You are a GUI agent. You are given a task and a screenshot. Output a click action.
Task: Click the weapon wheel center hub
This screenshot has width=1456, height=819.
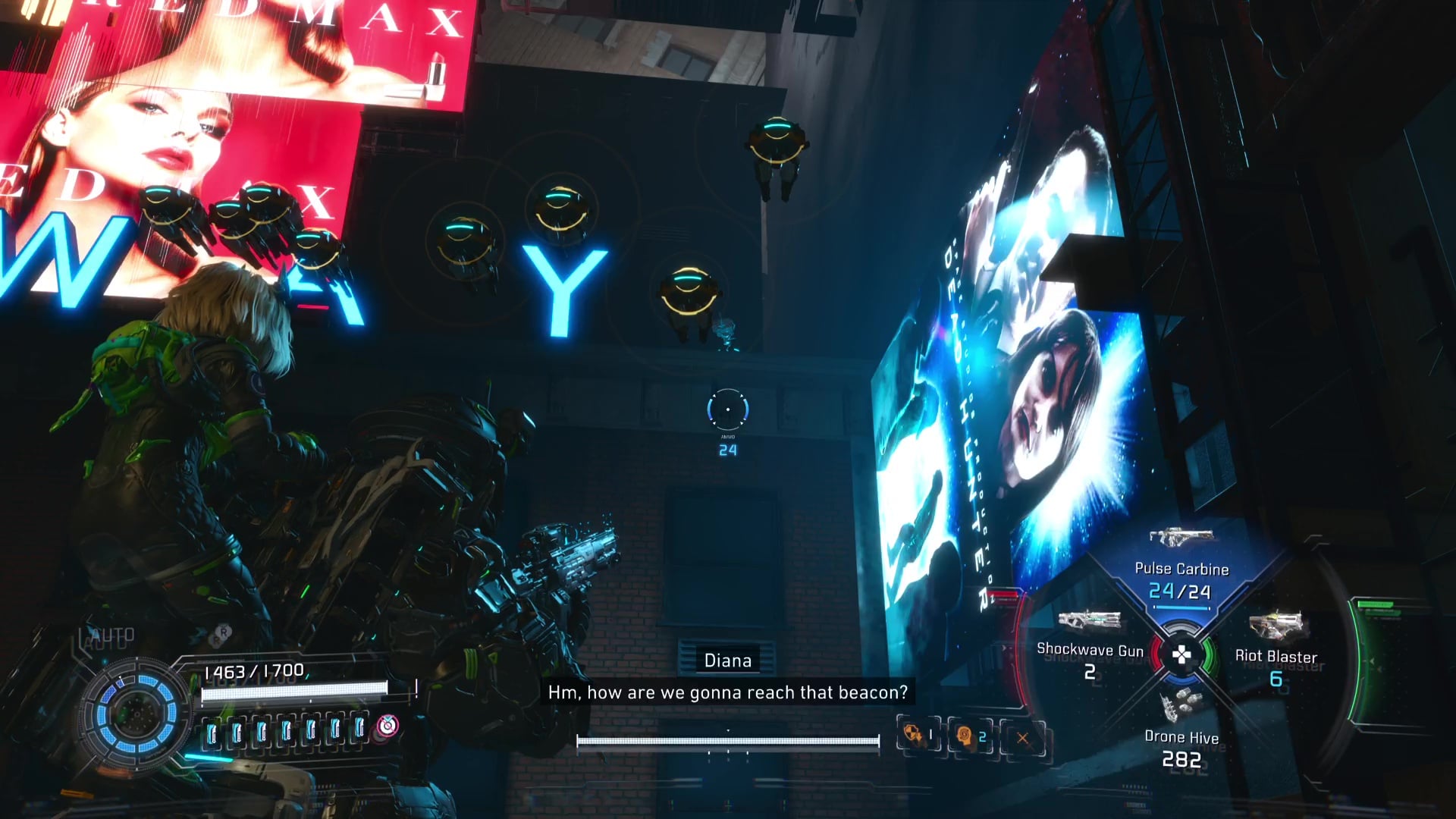click(1181, 654)
